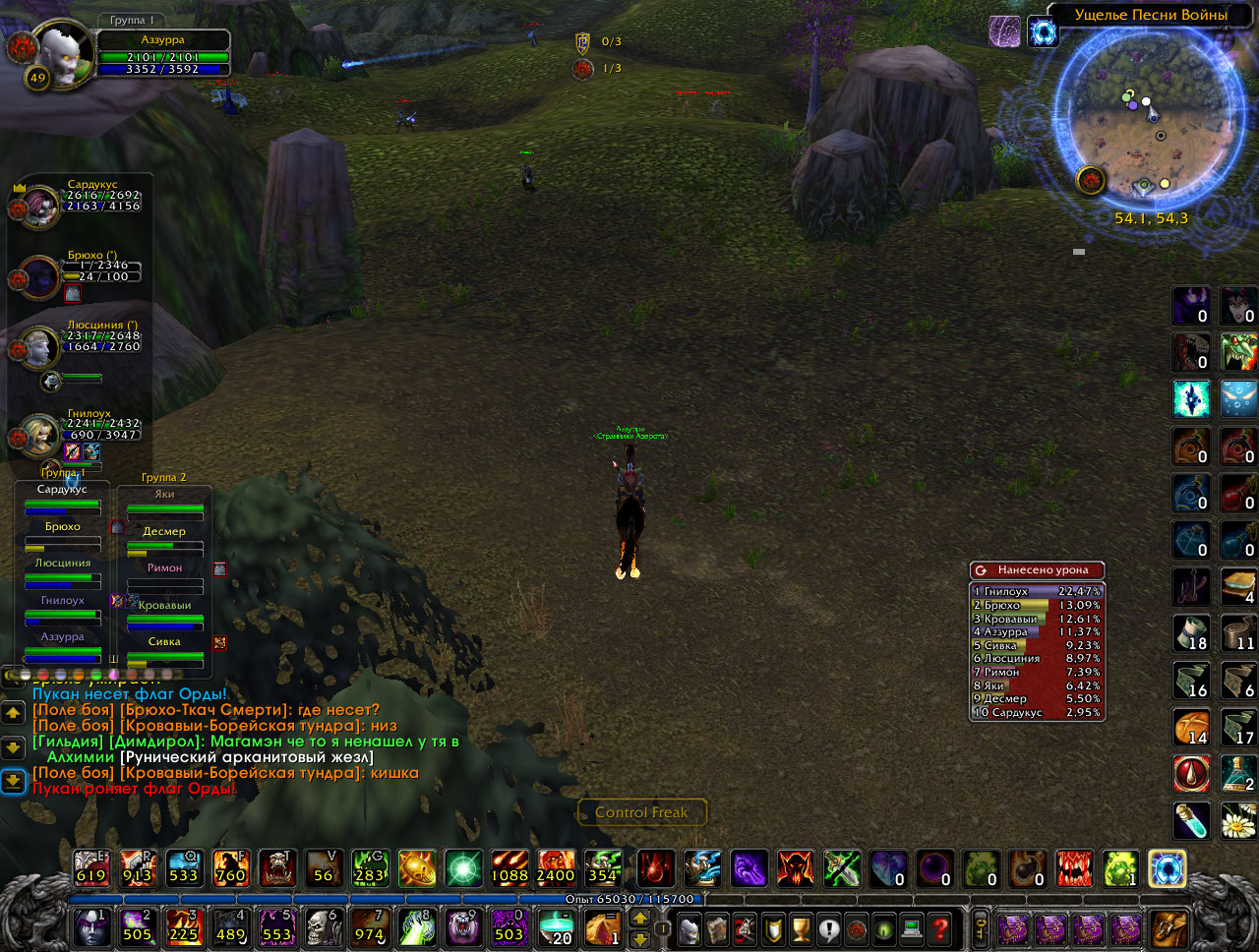Screen dimensions: 1259x952
Task: Click the Нанесено урона damage meter header
Action: [1037, 570]
